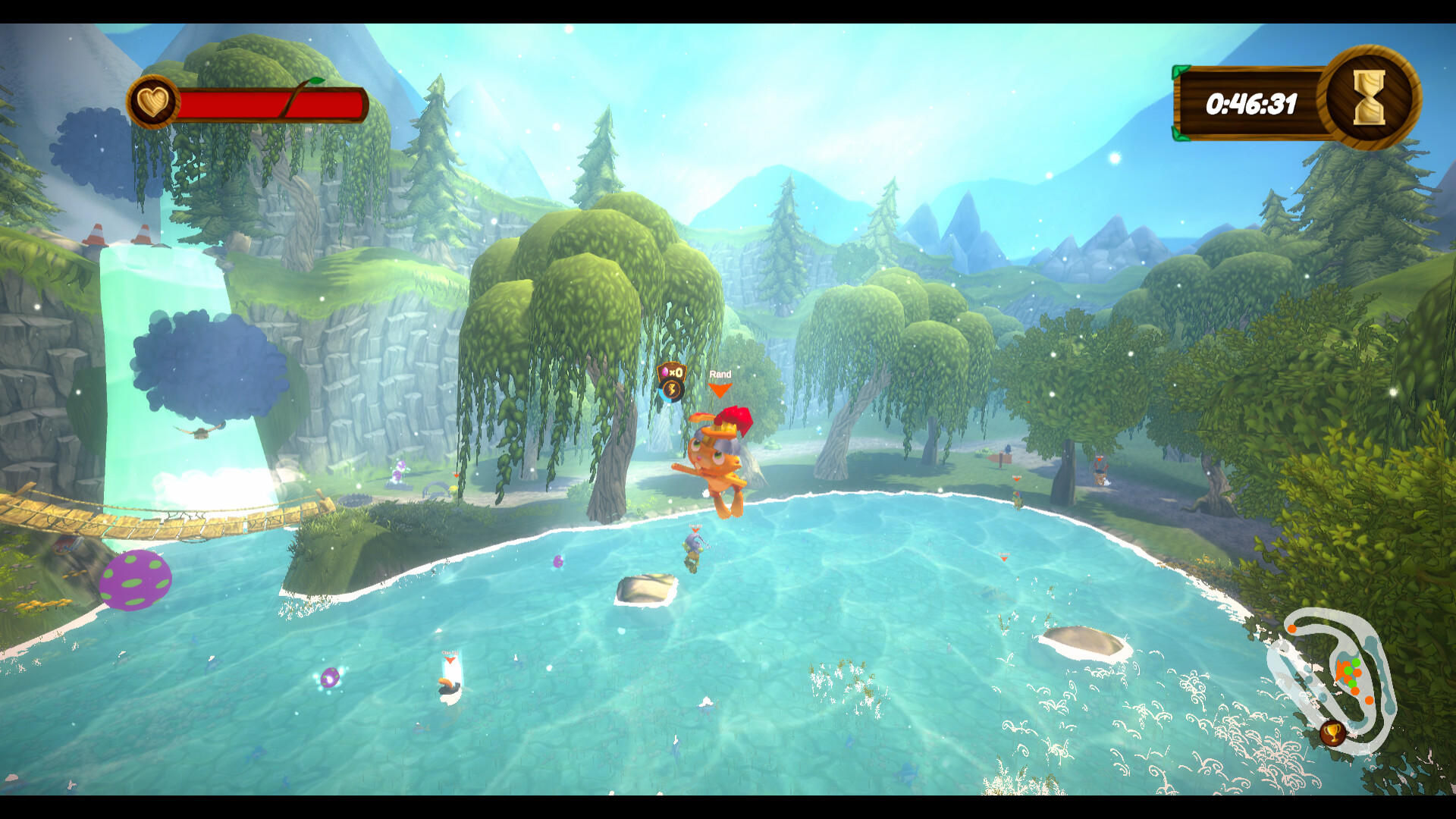Click the x0 egg counter badge
1456x819 pixels.
673,372
